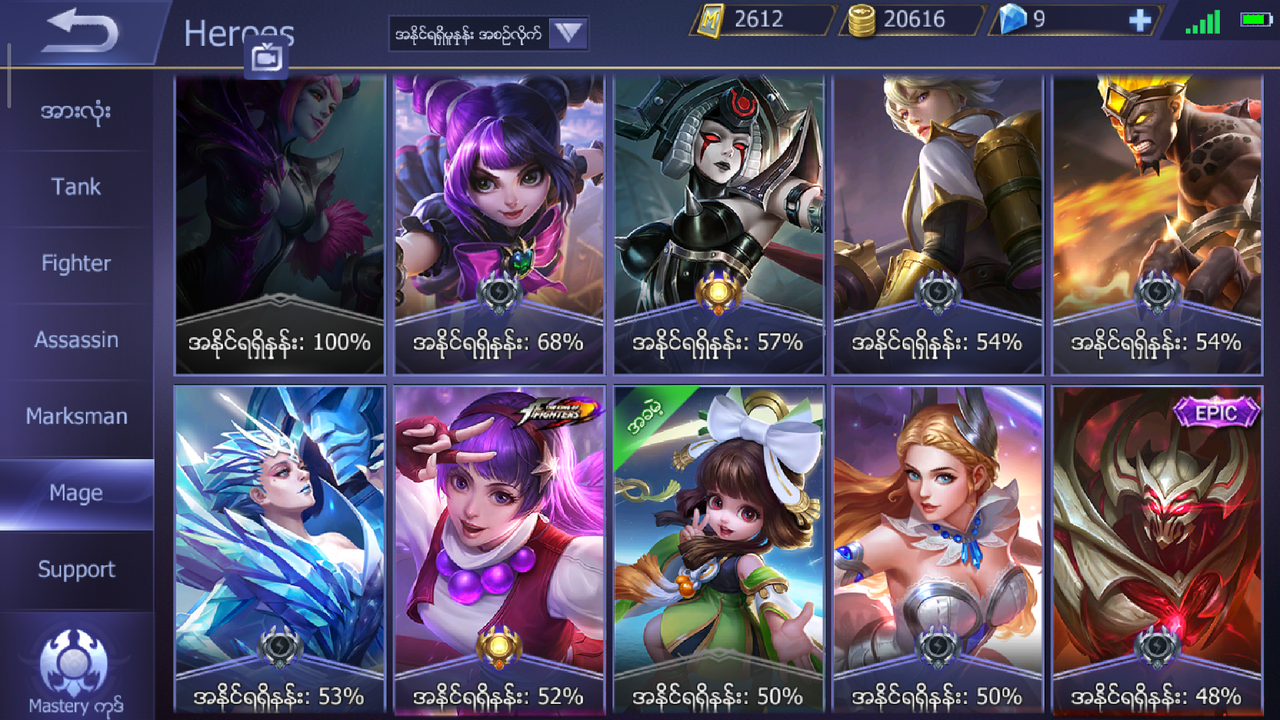1280x720 pixels.
Task: Filter heroes by Assassin role
Action: [x=76, y=340]
